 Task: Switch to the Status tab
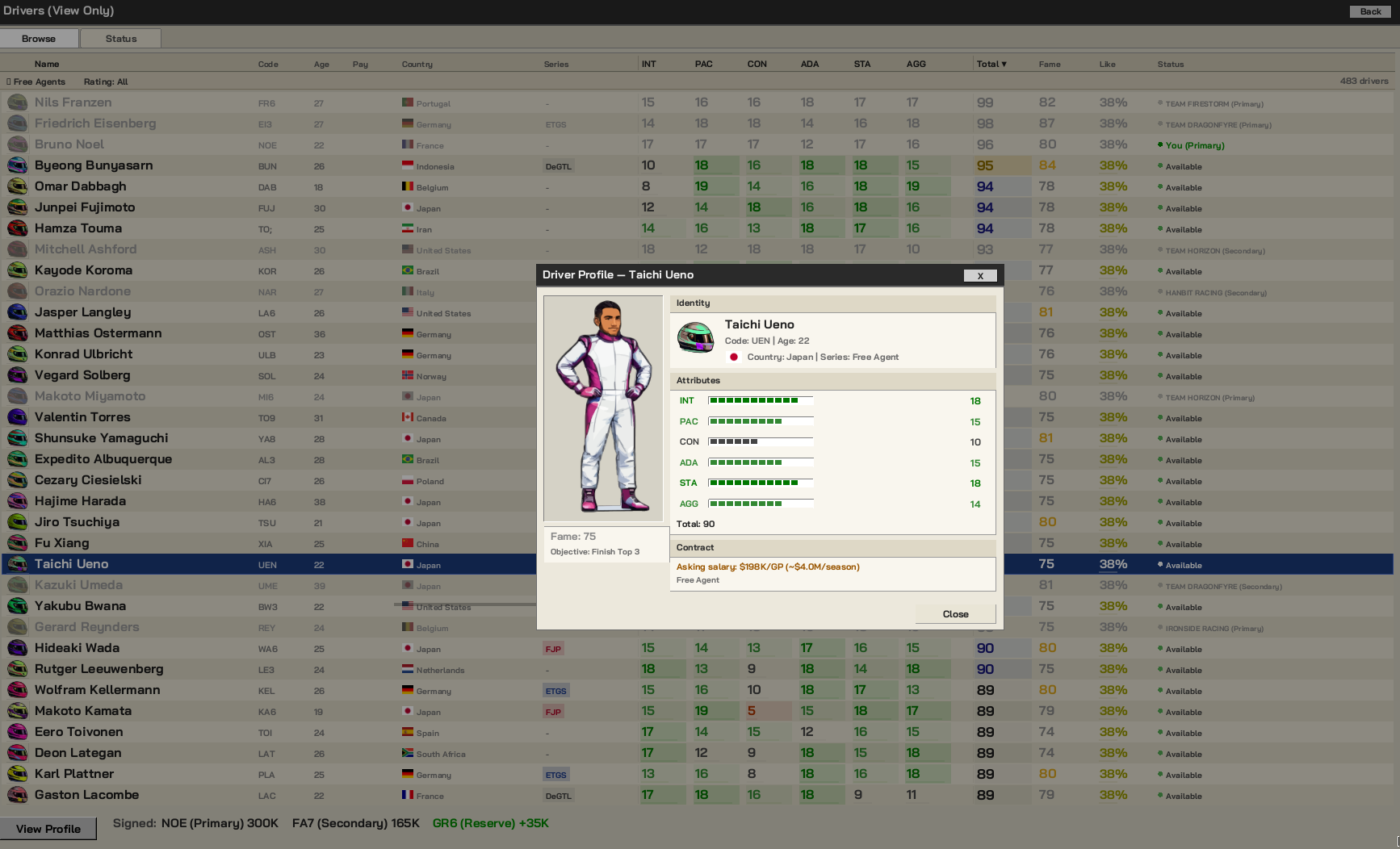coord(119,38)
